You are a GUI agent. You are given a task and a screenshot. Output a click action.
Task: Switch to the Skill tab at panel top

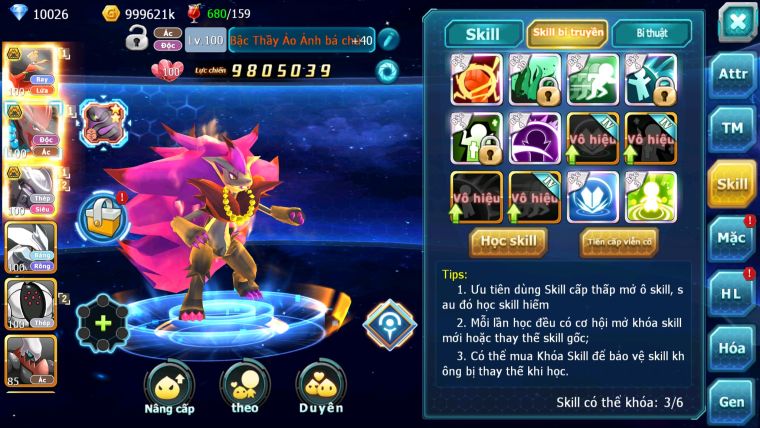click(482, 34)
